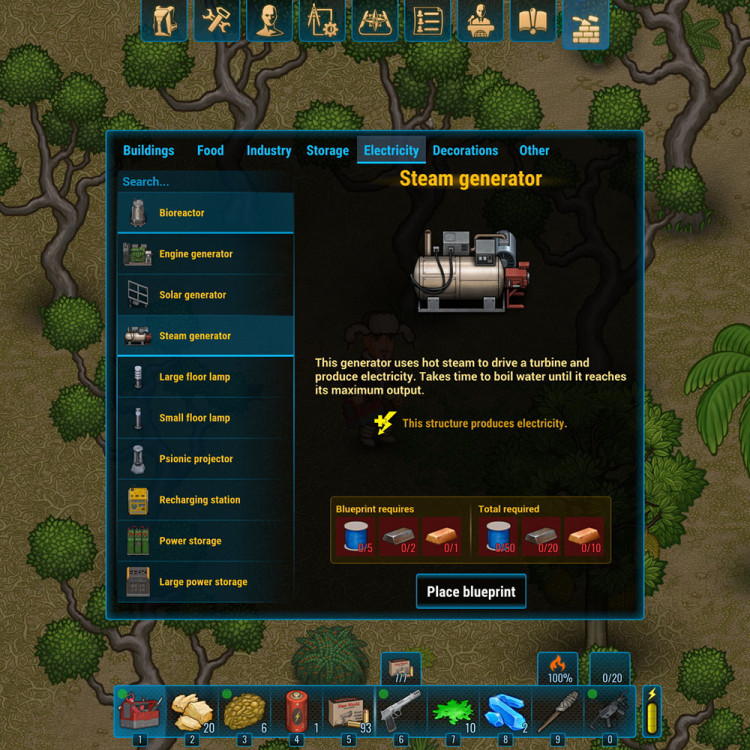
Task: Open the Food category tab
Action: [x=210, y=151]
